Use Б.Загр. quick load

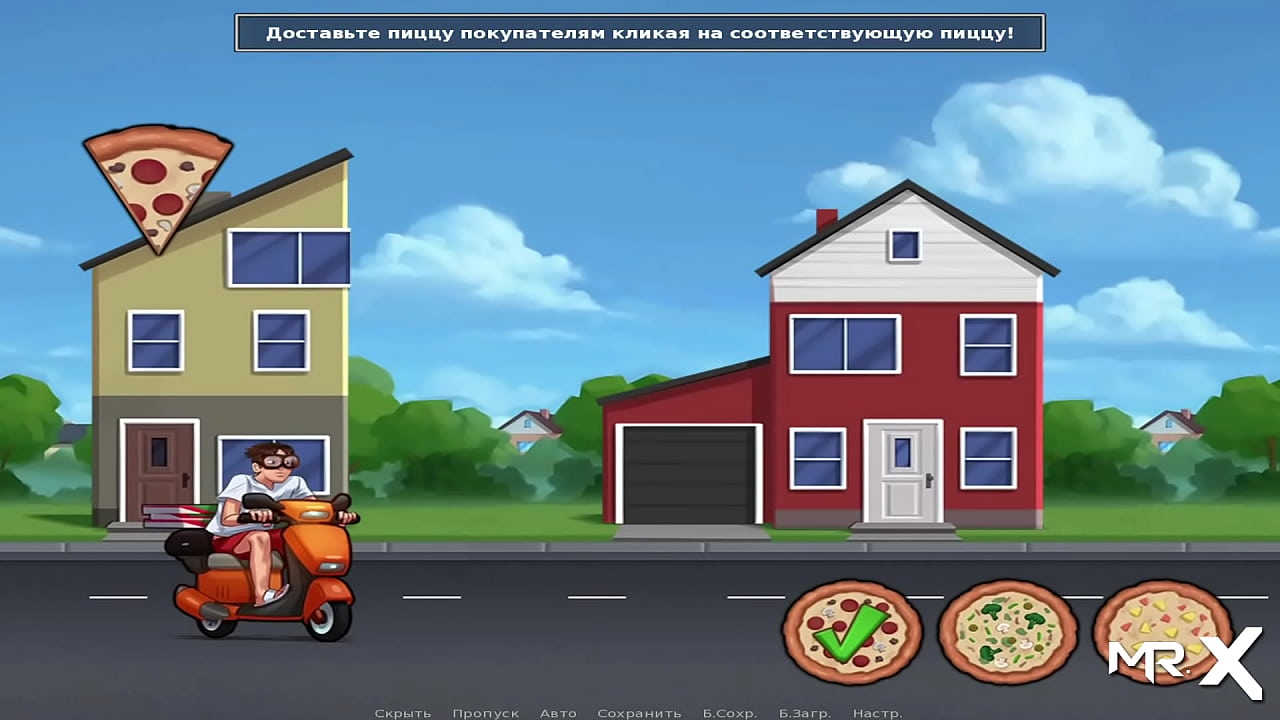tap(804, 713)
